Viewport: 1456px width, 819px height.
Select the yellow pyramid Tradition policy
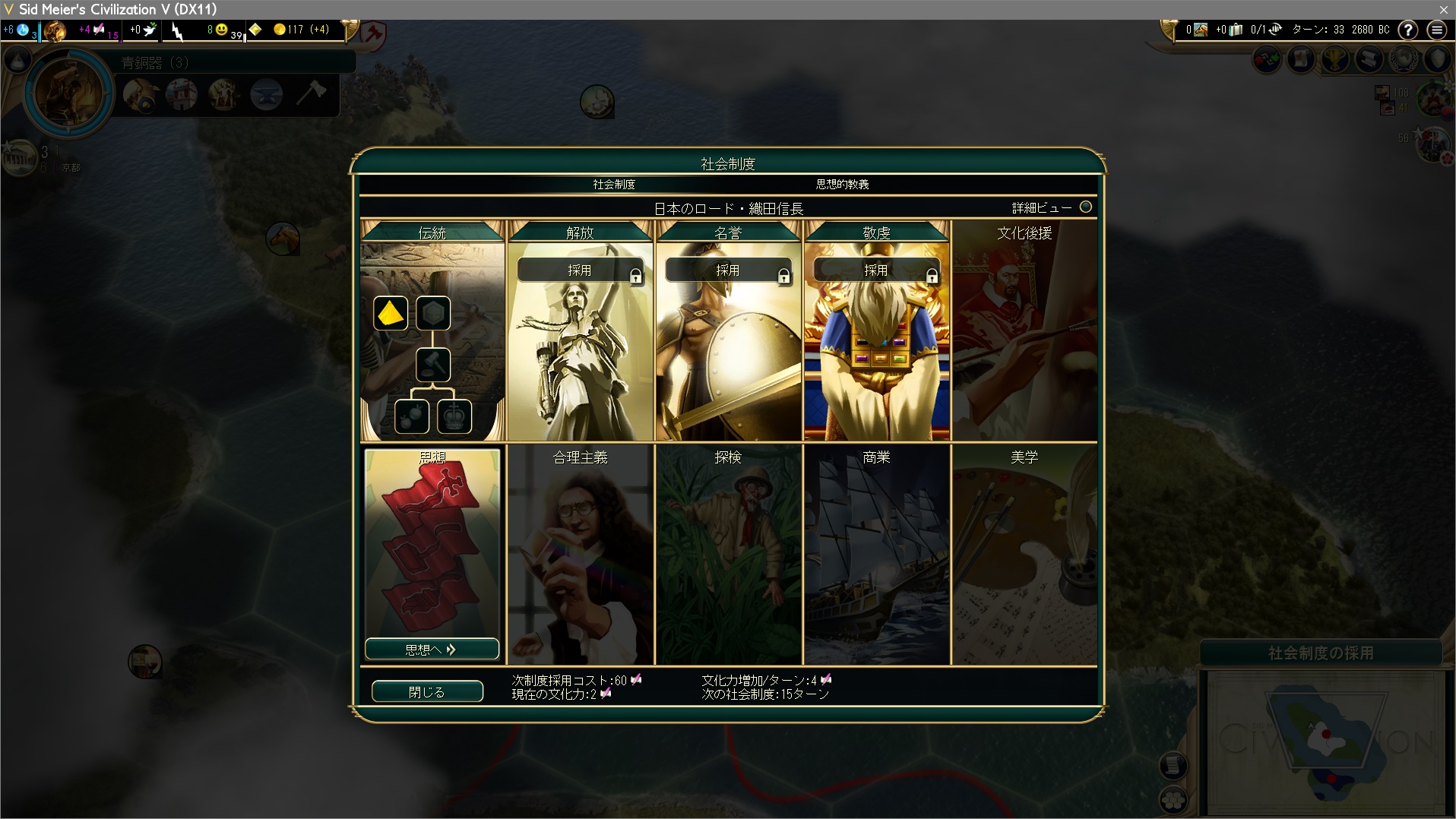(391, 314)
